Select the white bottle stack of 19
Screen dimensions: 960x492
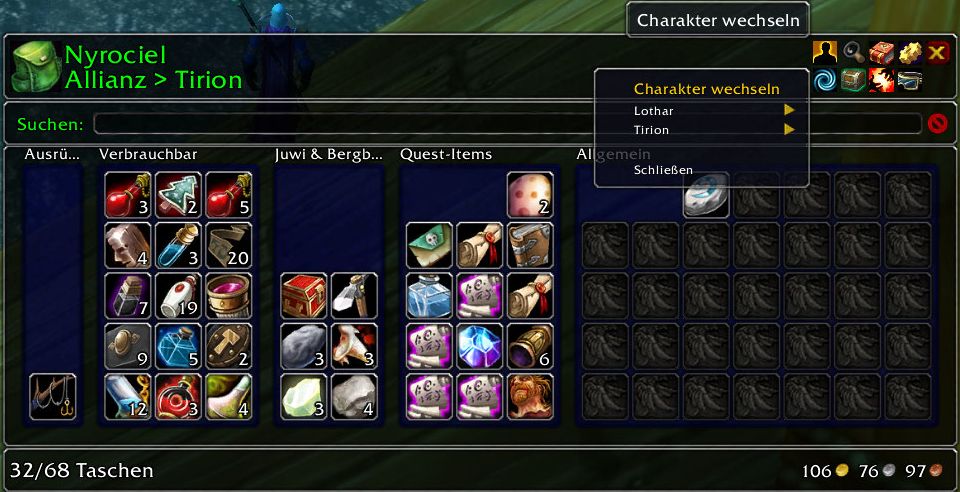tap(179, 296)
